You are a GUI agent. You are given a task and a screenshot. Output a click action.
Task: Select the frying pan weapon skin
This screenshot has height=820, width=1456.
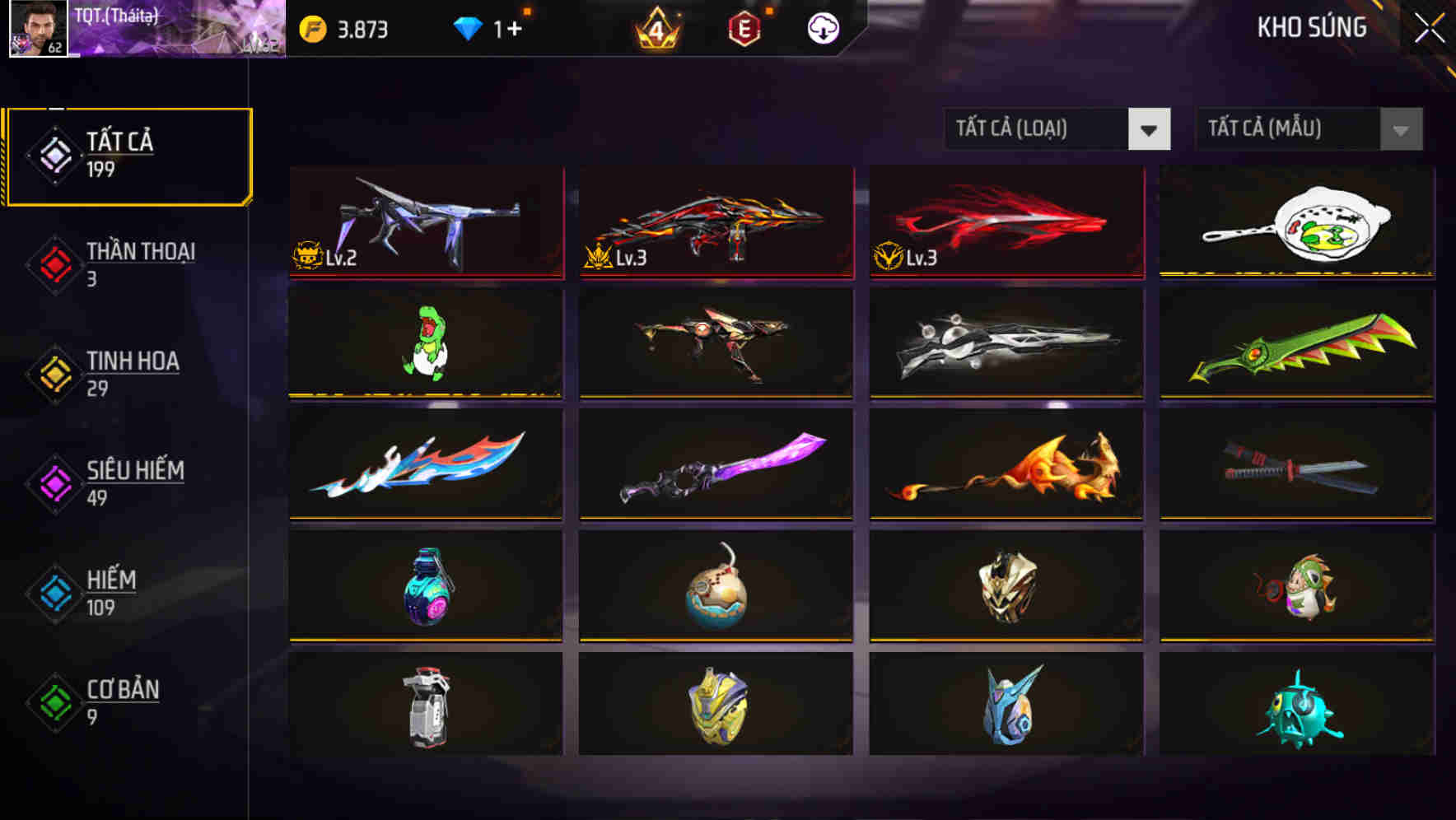(1295, 222)
